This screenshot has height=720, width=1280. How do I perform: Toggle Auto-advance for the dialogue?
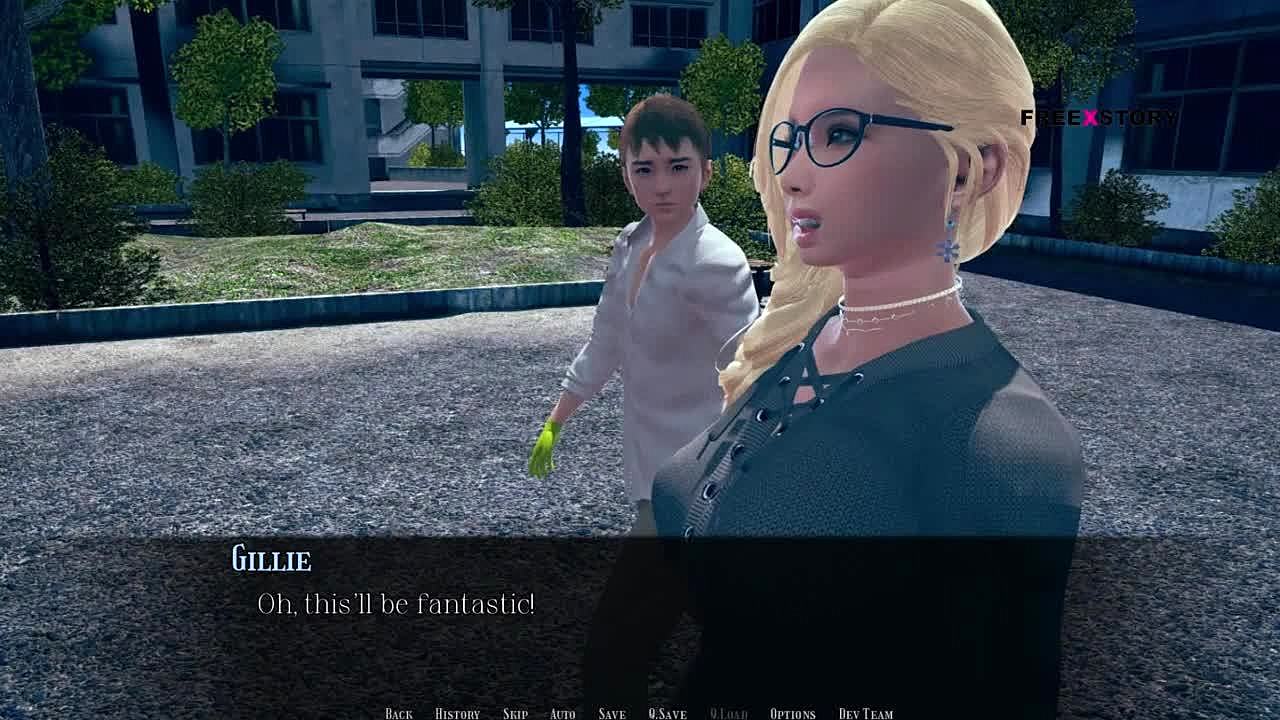[562, 713]
